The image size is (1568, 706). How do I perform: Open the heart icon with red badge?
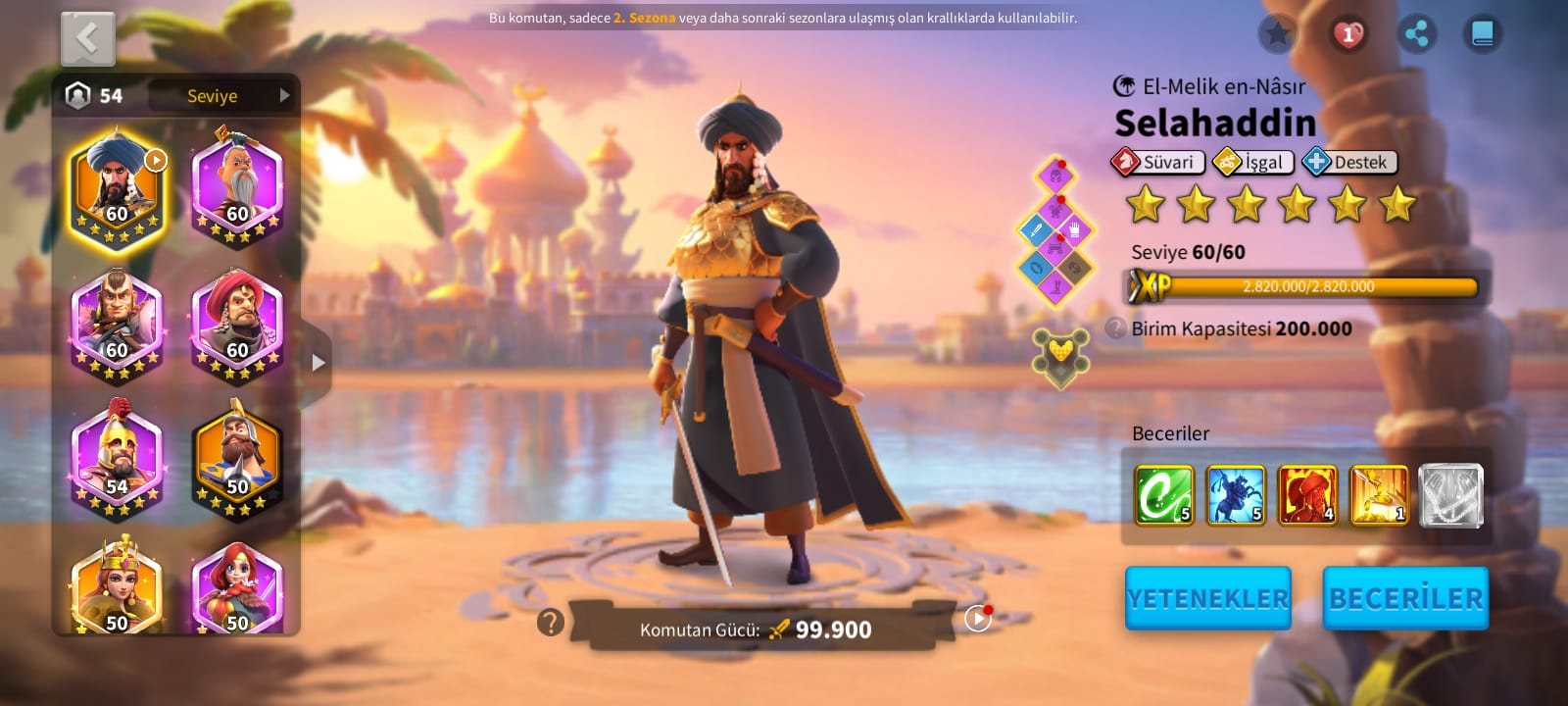click(x=1347, y=35)
